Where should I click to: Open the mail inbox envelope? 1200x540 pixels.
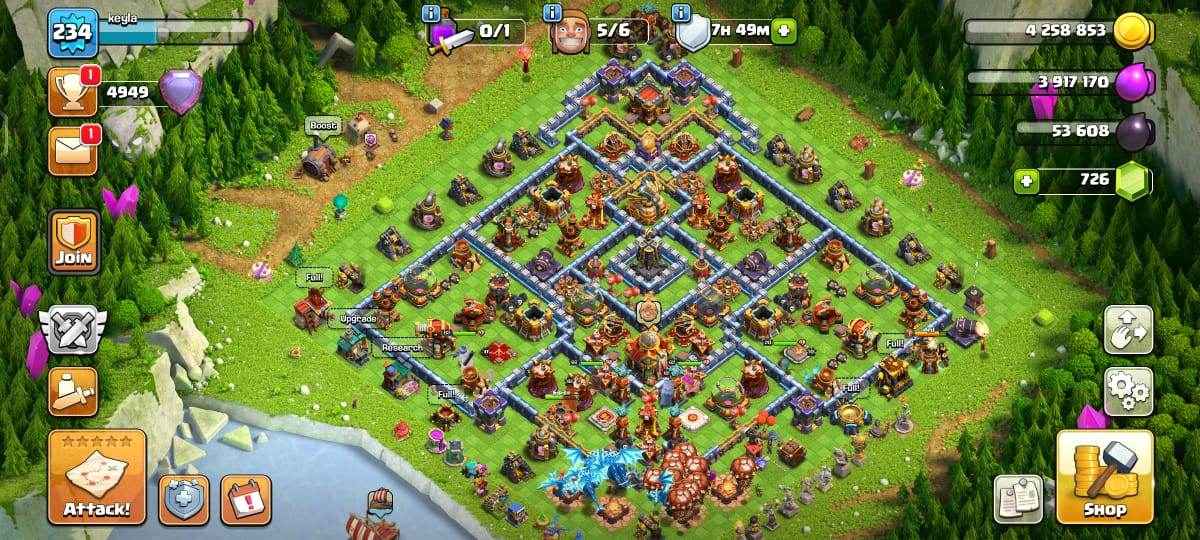coord(73,150)
